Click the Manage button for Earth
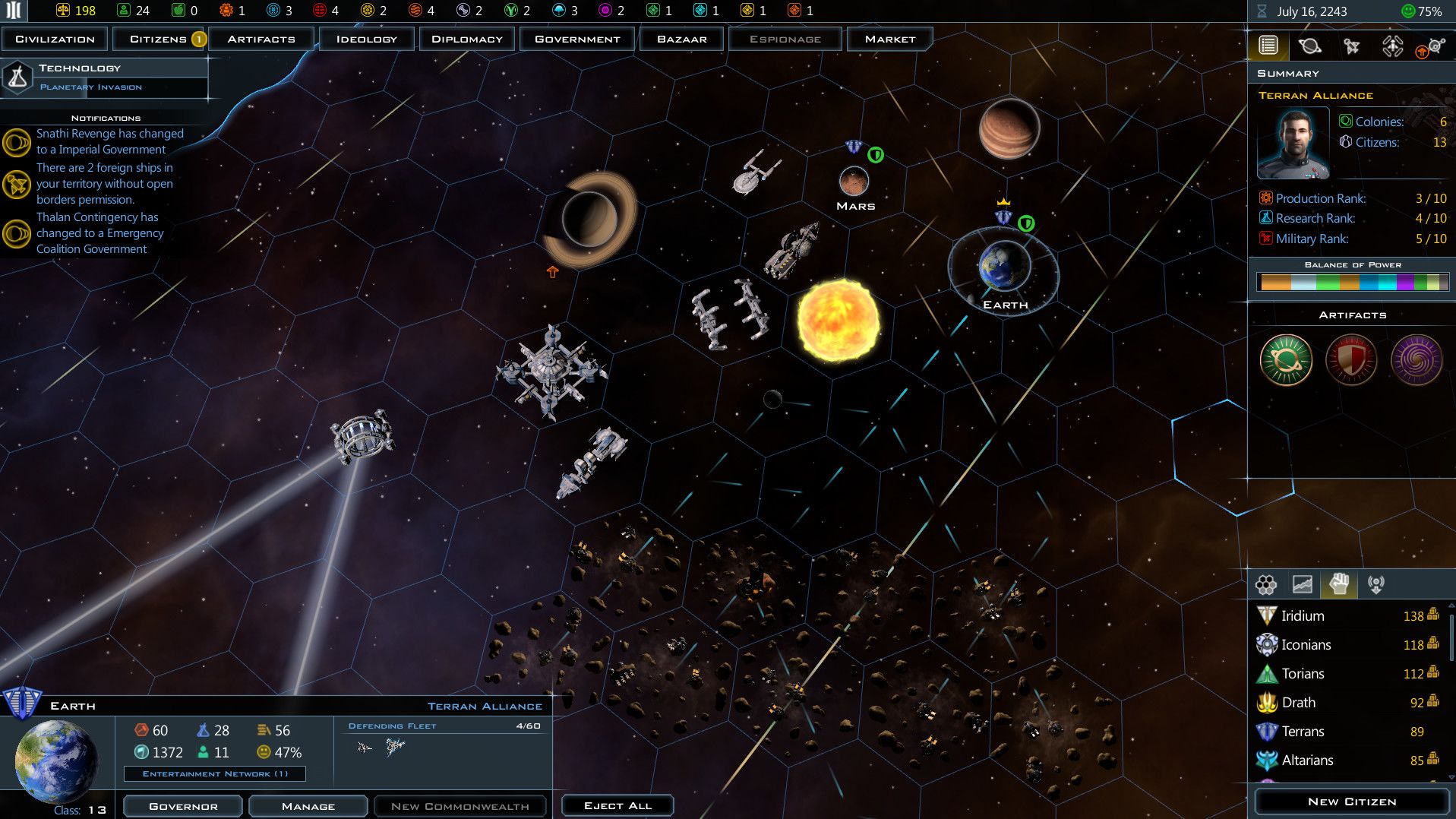 pyautogui.click(x=308, y=806)
